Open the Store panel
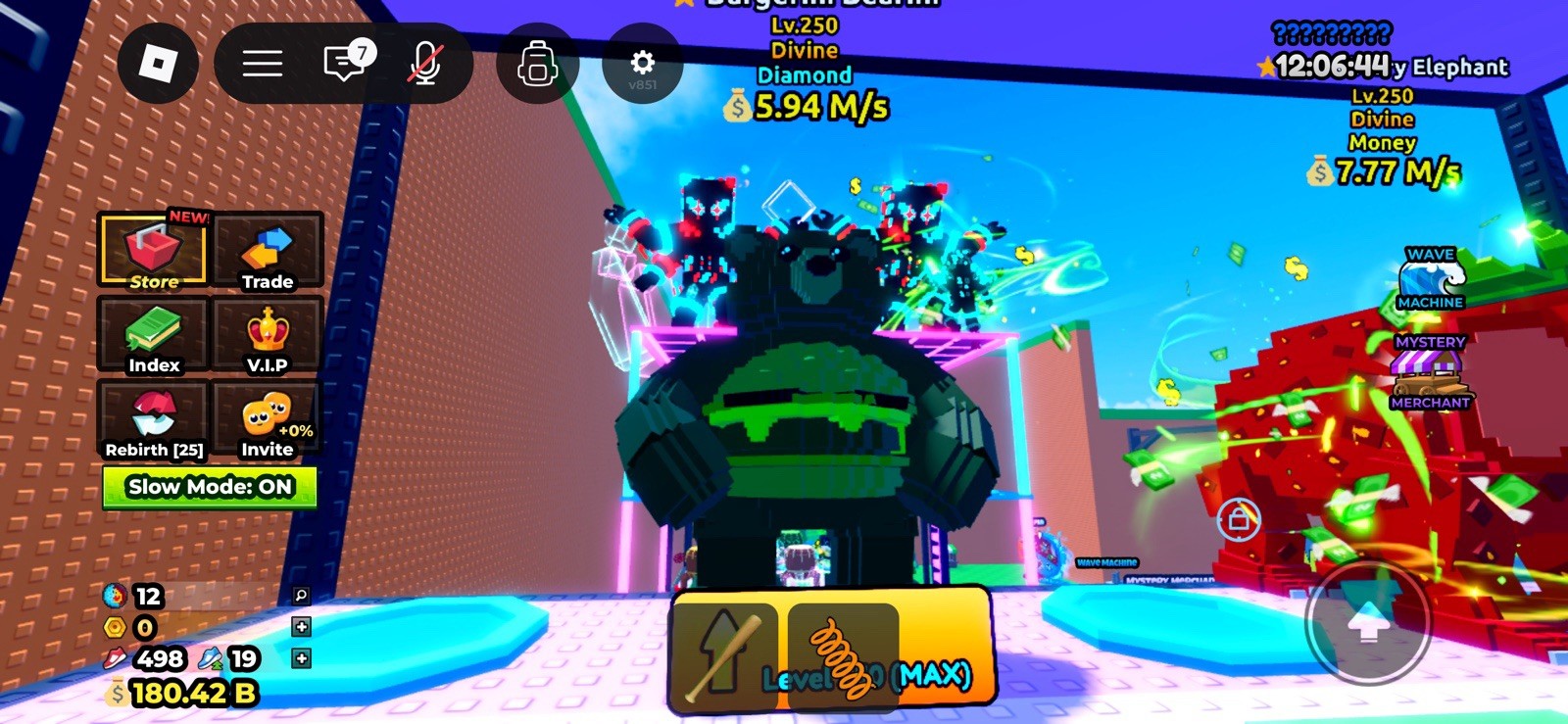This screenshot has height=724, width=1568. point(154,252)
